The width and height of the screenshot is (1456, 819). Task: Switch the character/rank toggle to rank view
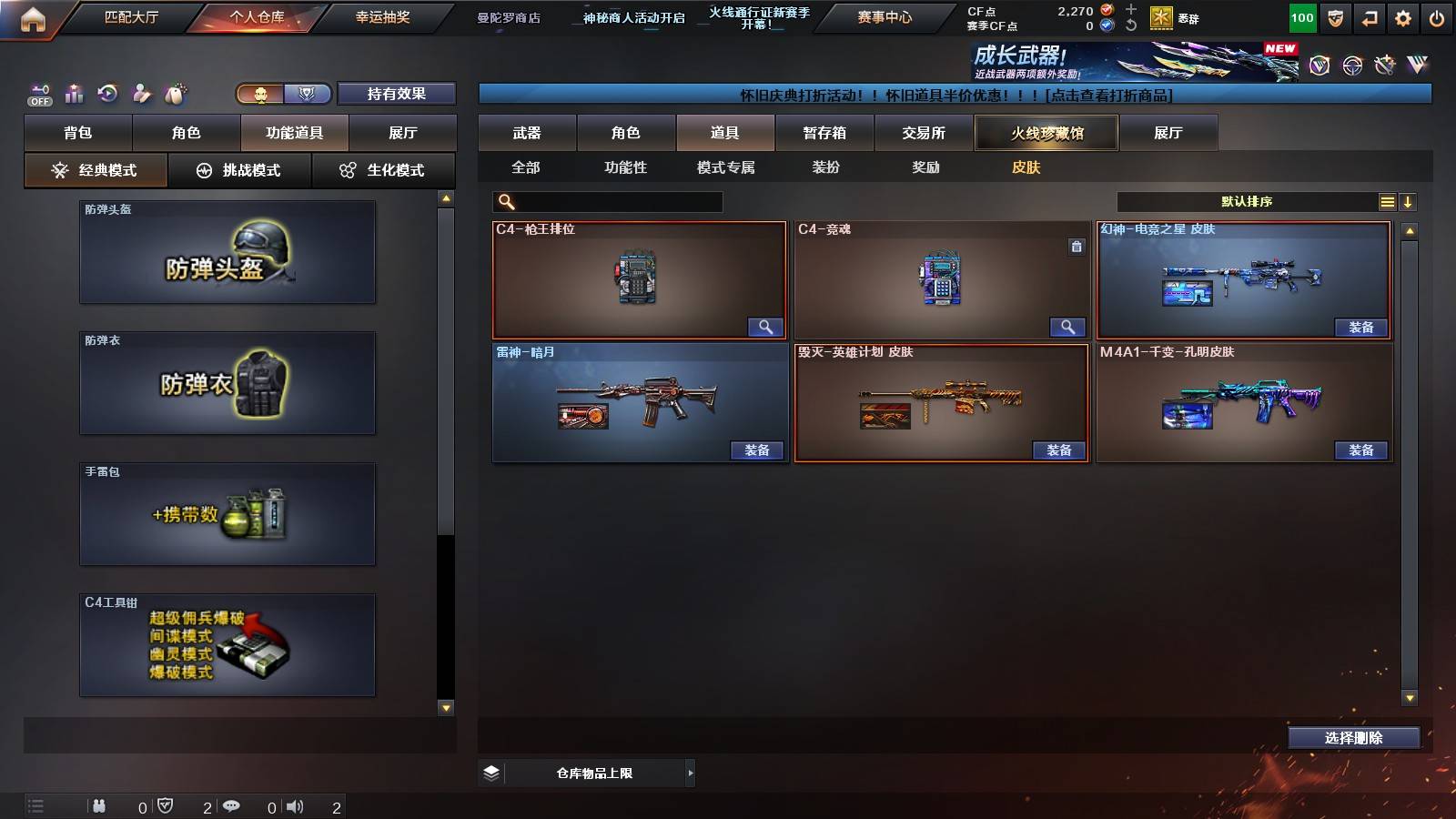tap(308, 94)
